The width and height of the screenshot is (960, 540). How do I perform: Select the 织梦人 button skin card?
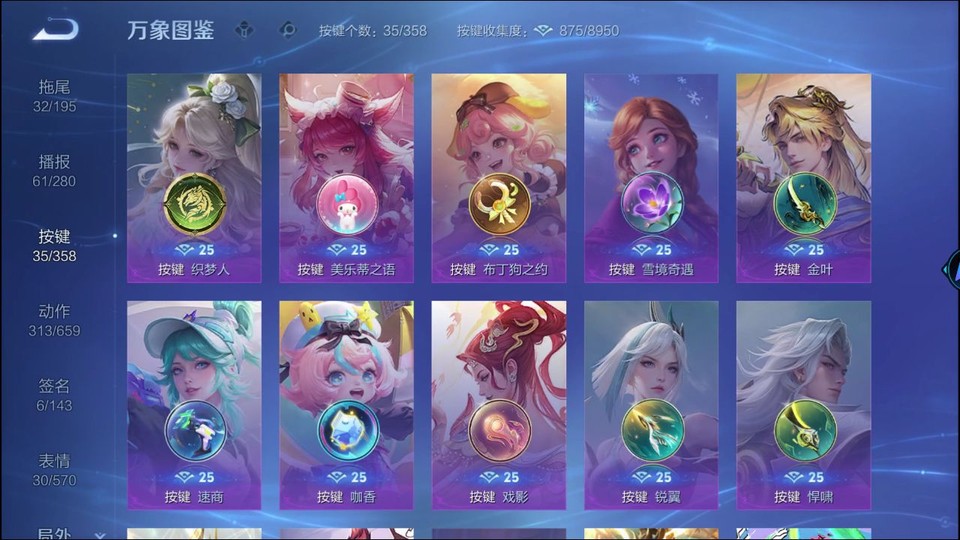[x=194, y=177]
